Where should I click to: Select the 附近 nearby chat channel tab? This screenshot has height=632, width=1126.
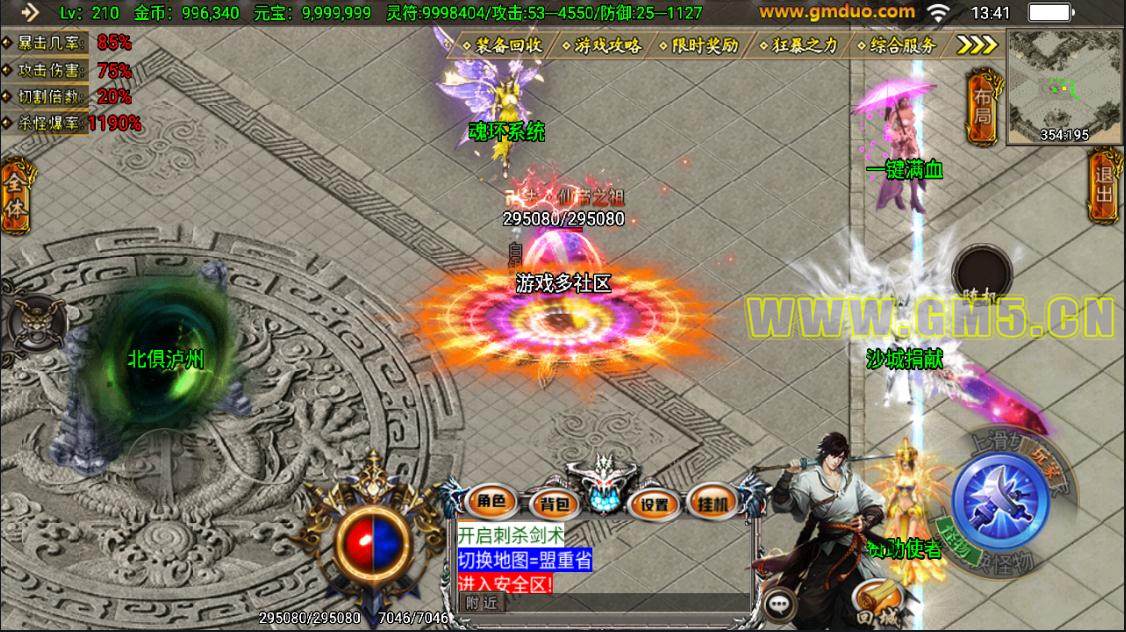[482, 602]
